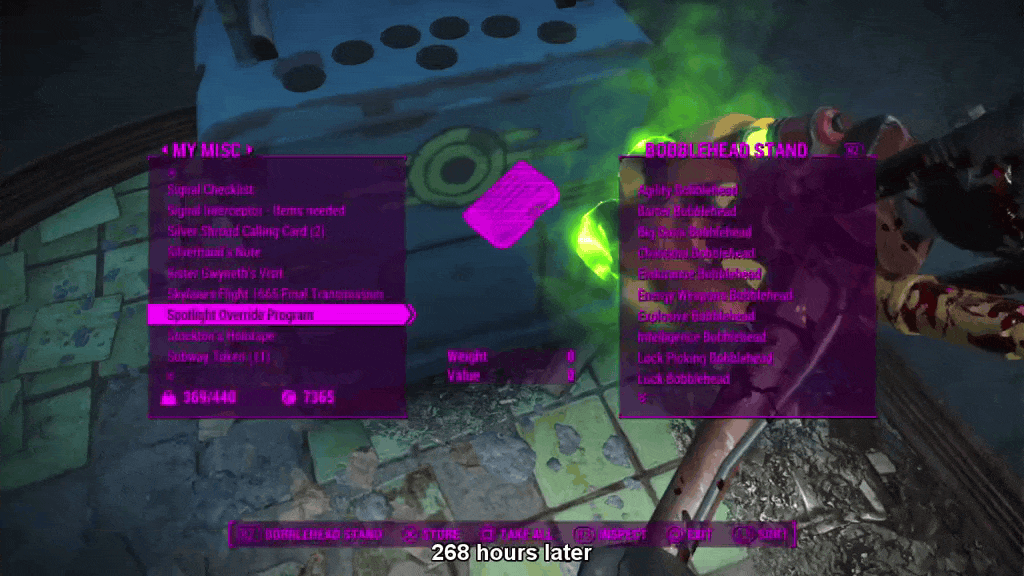Switch category with arrow right of MY MISC
The width and height of the screenshot is (1024, 576).
point(250,152)
